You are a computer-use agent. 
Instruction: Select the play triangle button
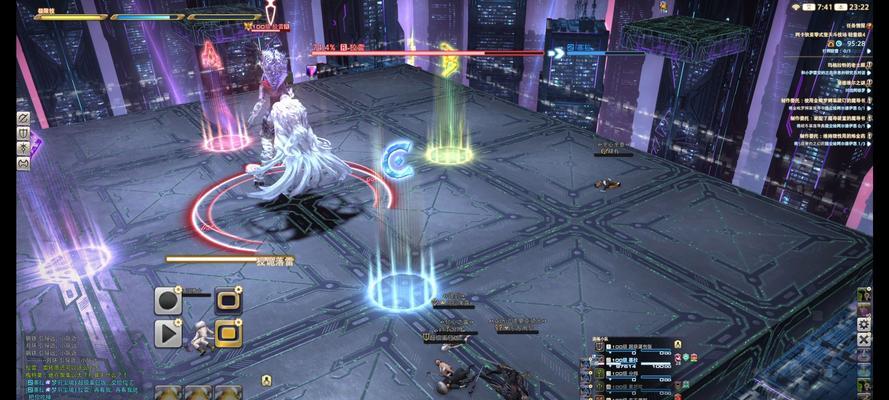167,333
